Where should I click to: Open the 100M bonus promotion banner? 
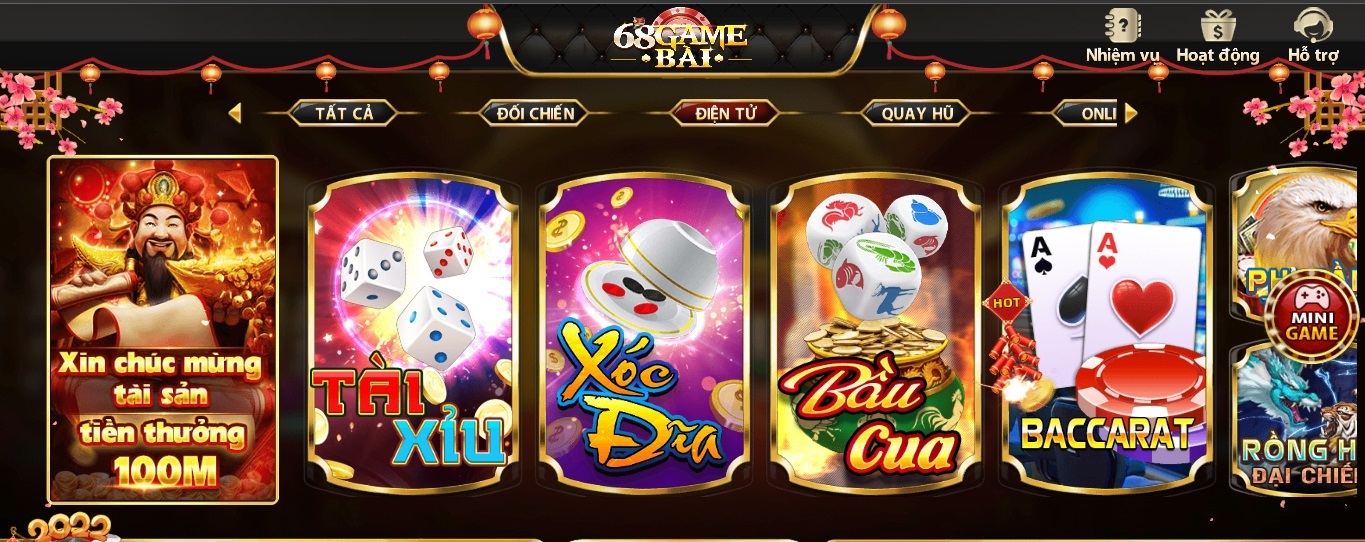coord(163,329)
